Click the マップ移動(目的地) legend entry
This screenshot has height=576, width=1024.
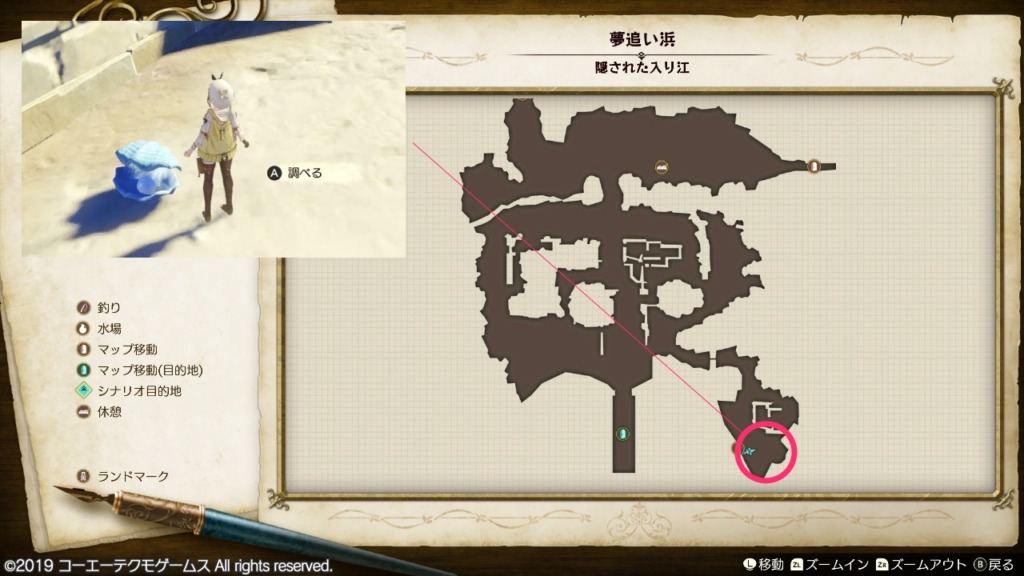[x=130, y=370]
